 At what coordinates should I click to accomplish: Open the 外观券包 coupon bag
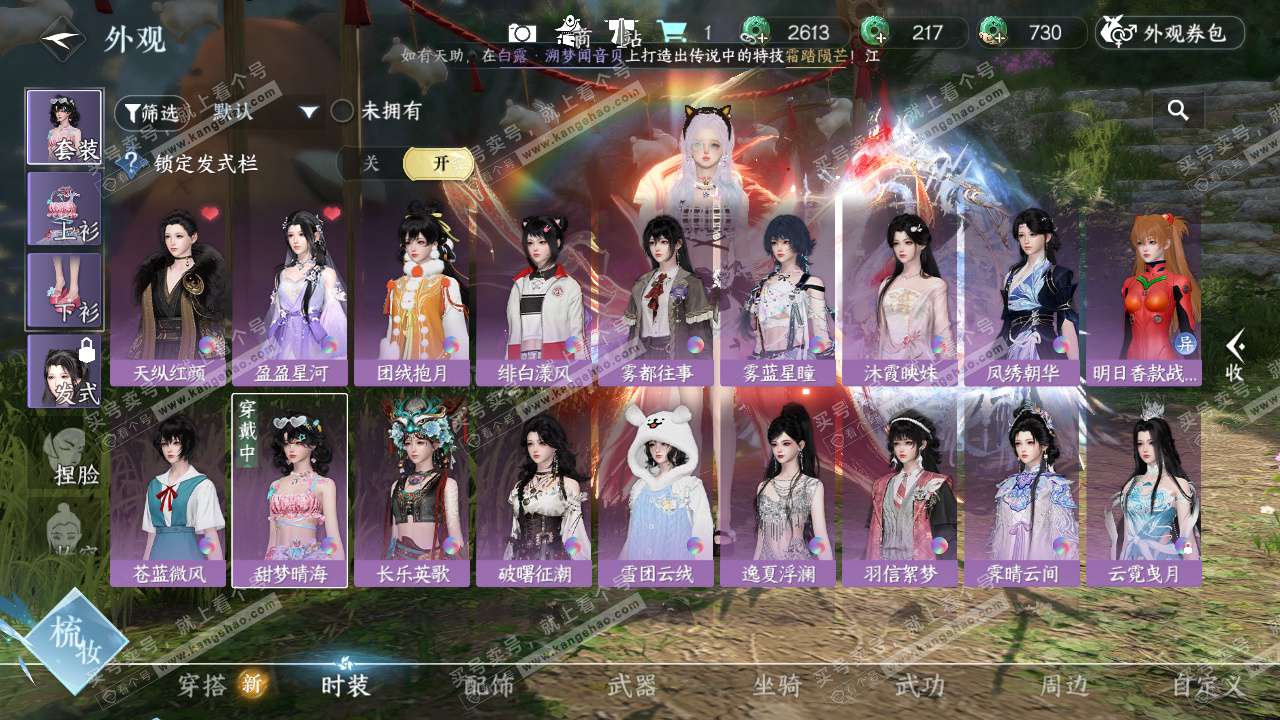coord(1170,33)
